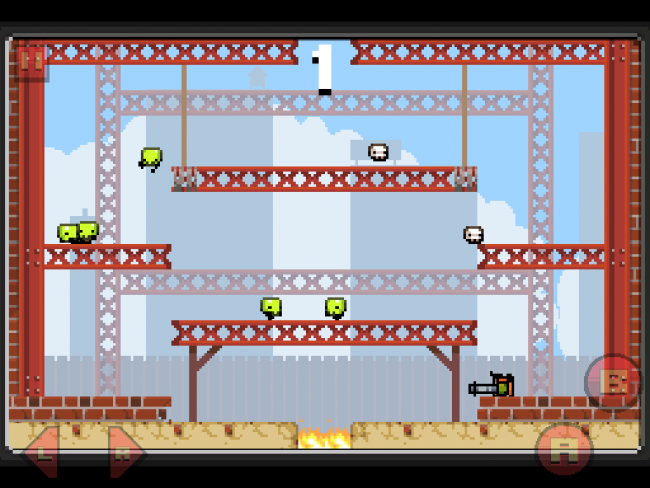Hit the round A button
Viewport: 650px width, 488px height.
(x=563, y=449)
